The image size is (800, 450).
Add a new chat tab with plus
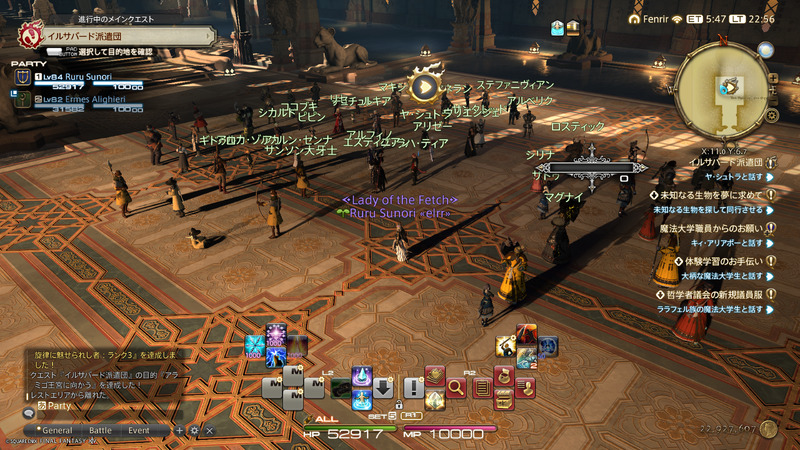(180, 430)
